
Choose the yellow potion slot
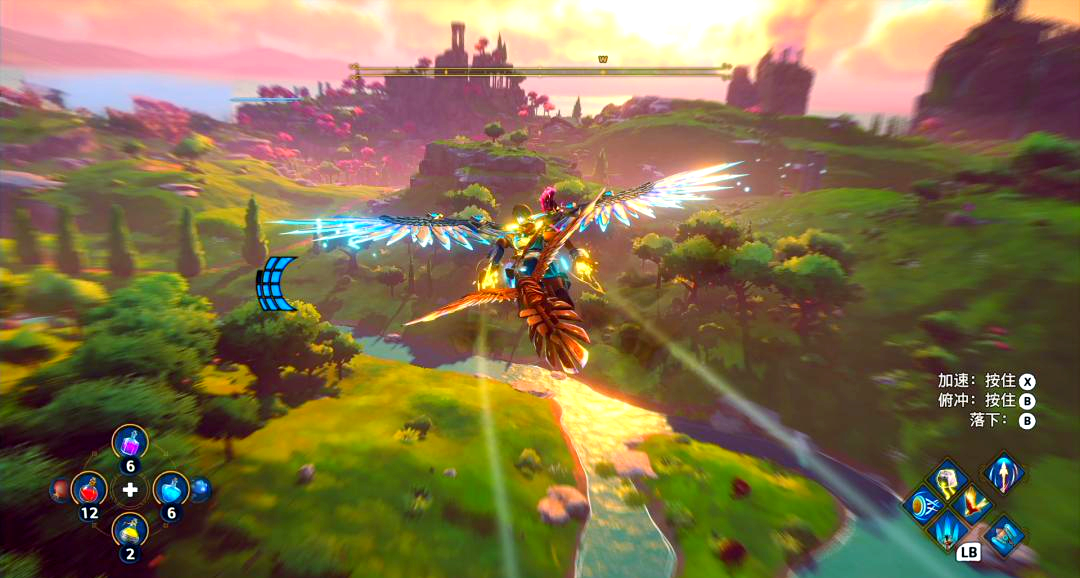coord(130,529)
